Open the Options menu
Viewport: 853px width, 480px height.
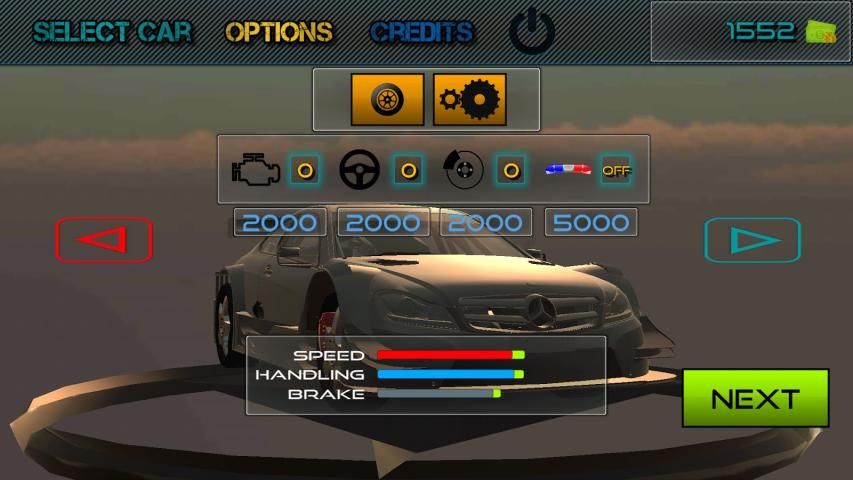[x=279, y=32]
